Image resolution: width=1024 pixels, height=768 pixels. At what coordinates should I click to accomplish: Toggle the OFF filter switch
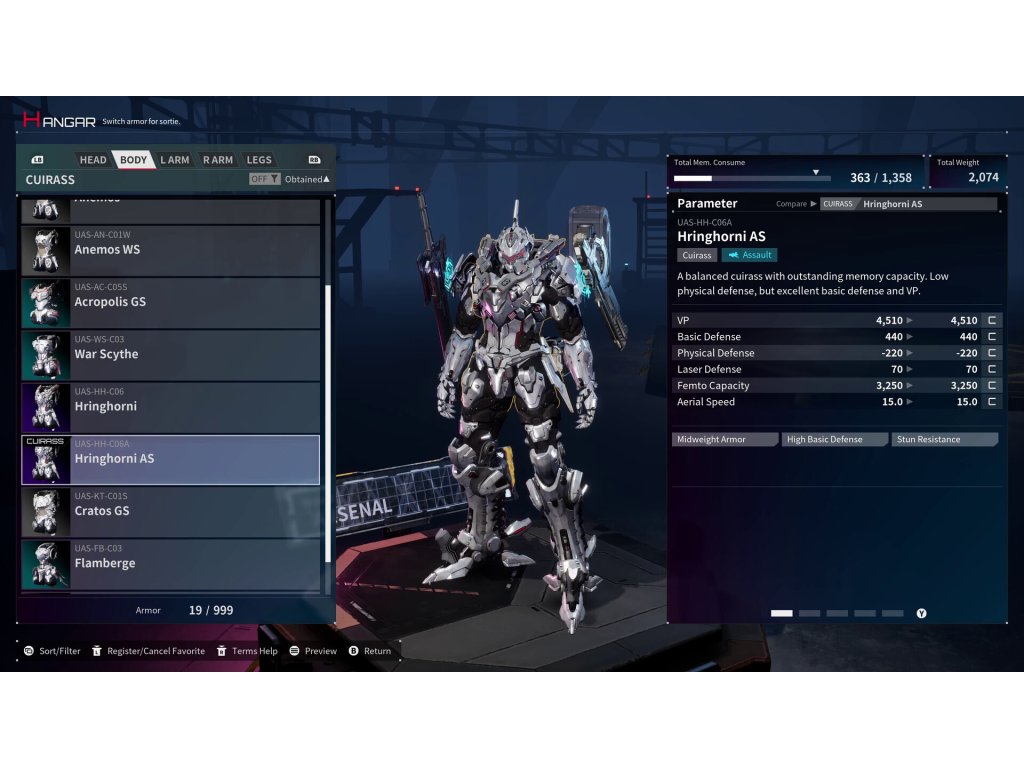(x=264, y=179)
